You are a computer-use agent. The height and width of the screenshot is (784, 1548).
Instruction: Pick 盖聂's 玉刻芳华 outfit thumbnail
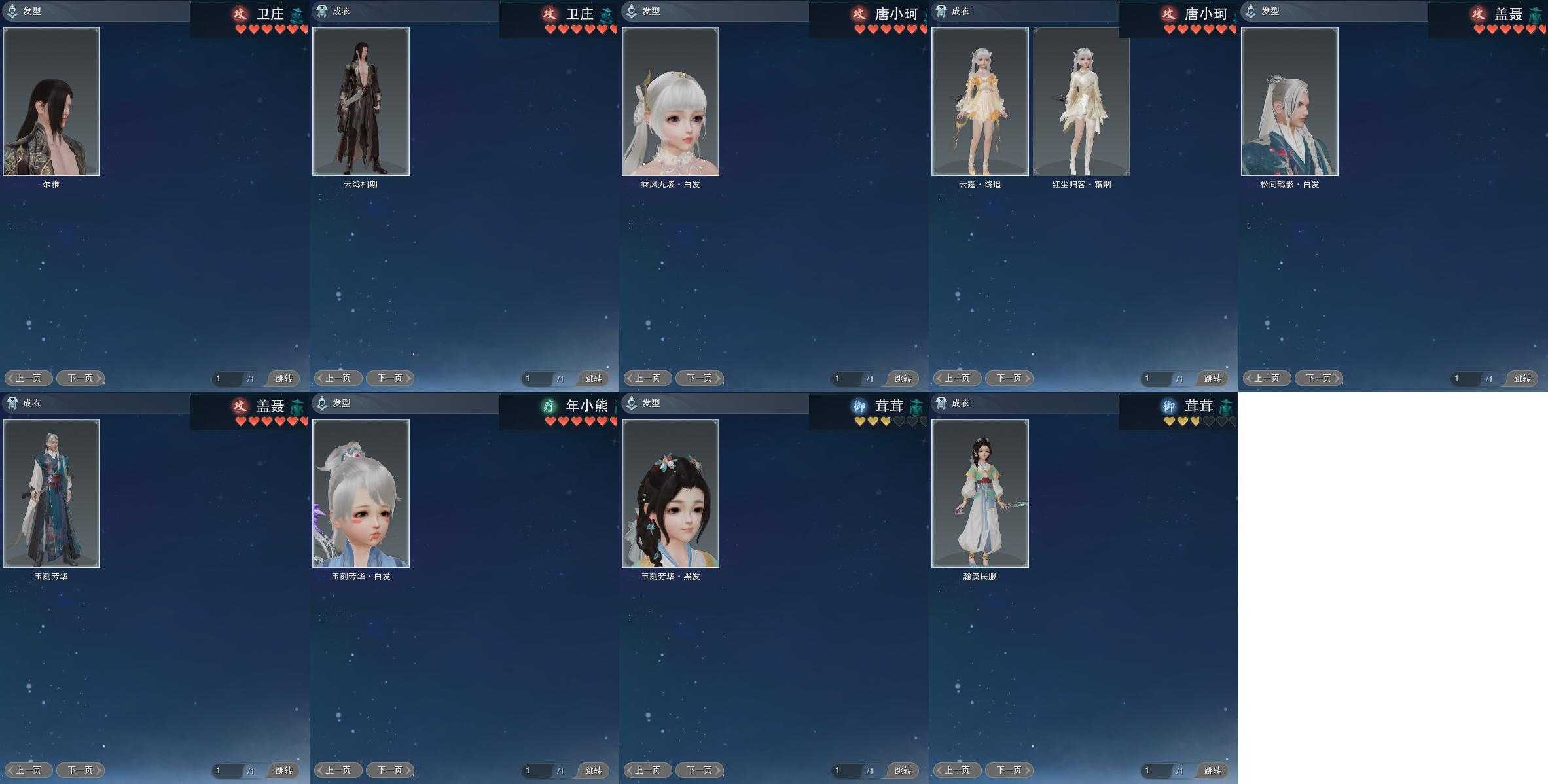[51, 493]
